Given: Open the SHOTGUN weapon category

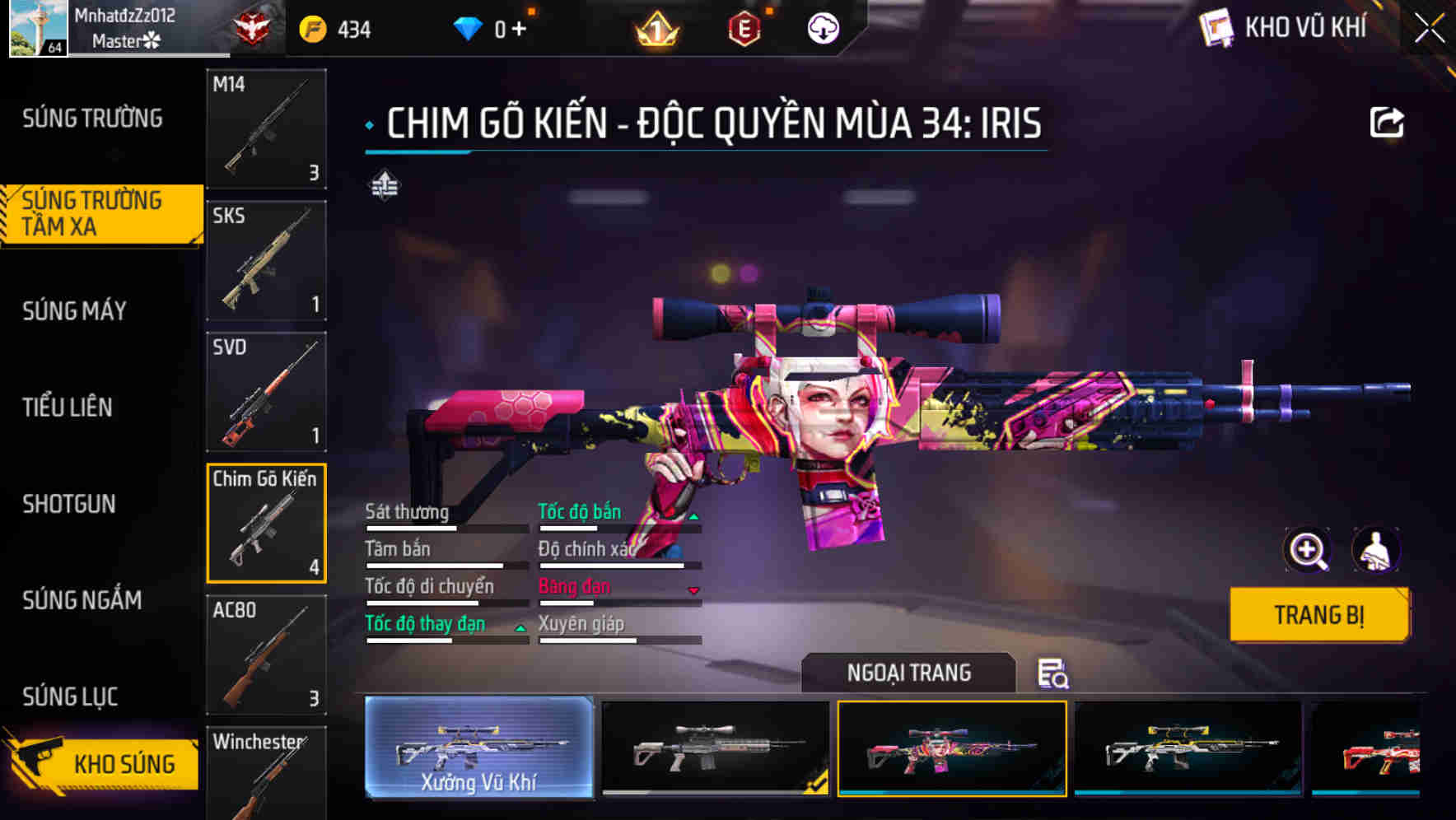Looking at the screenshot, I should click(69, 504).
